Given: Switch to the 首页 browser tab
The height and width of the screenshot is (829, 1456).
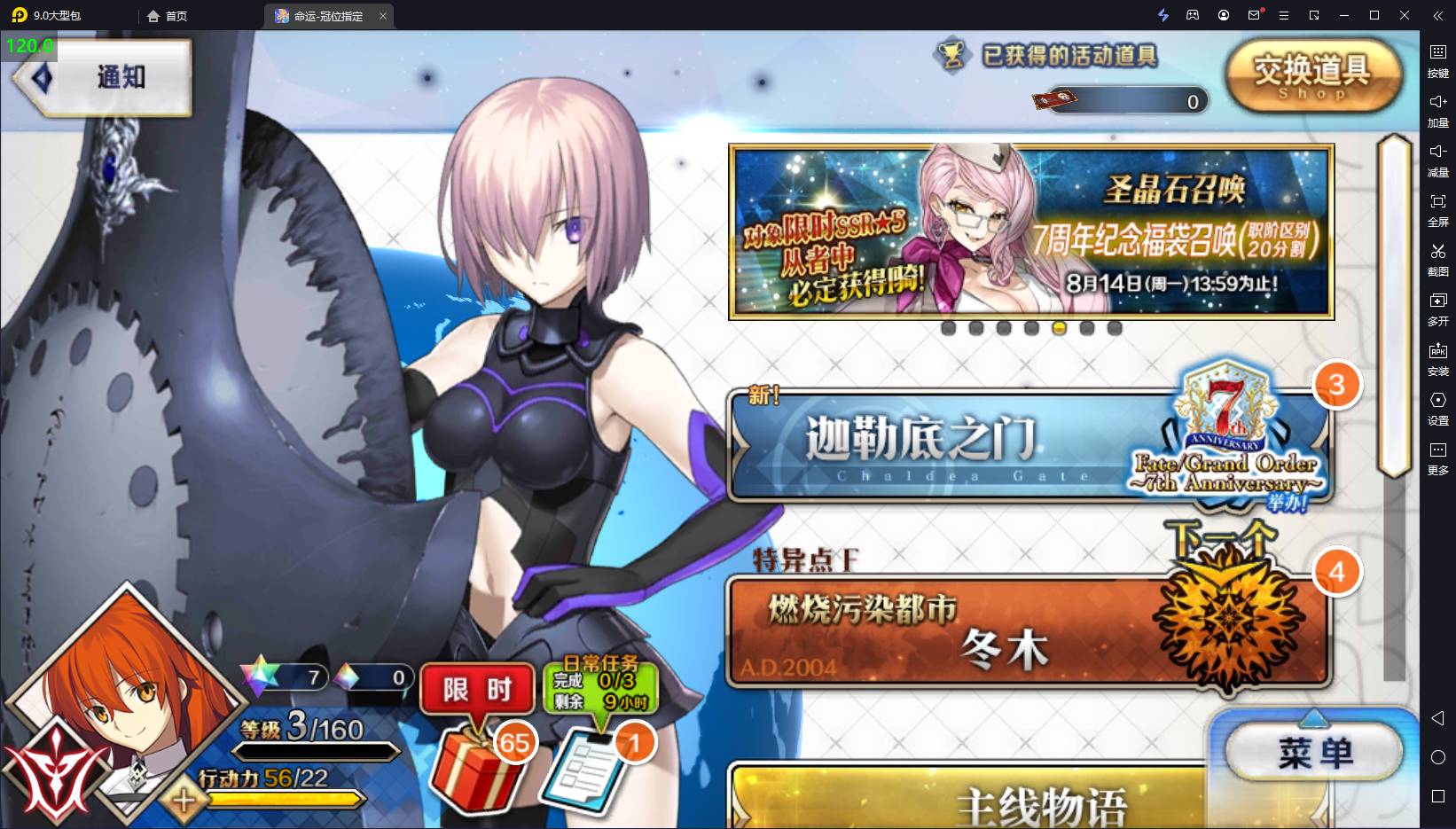Looking at the screenshot, I should click(x=168, y=15).
